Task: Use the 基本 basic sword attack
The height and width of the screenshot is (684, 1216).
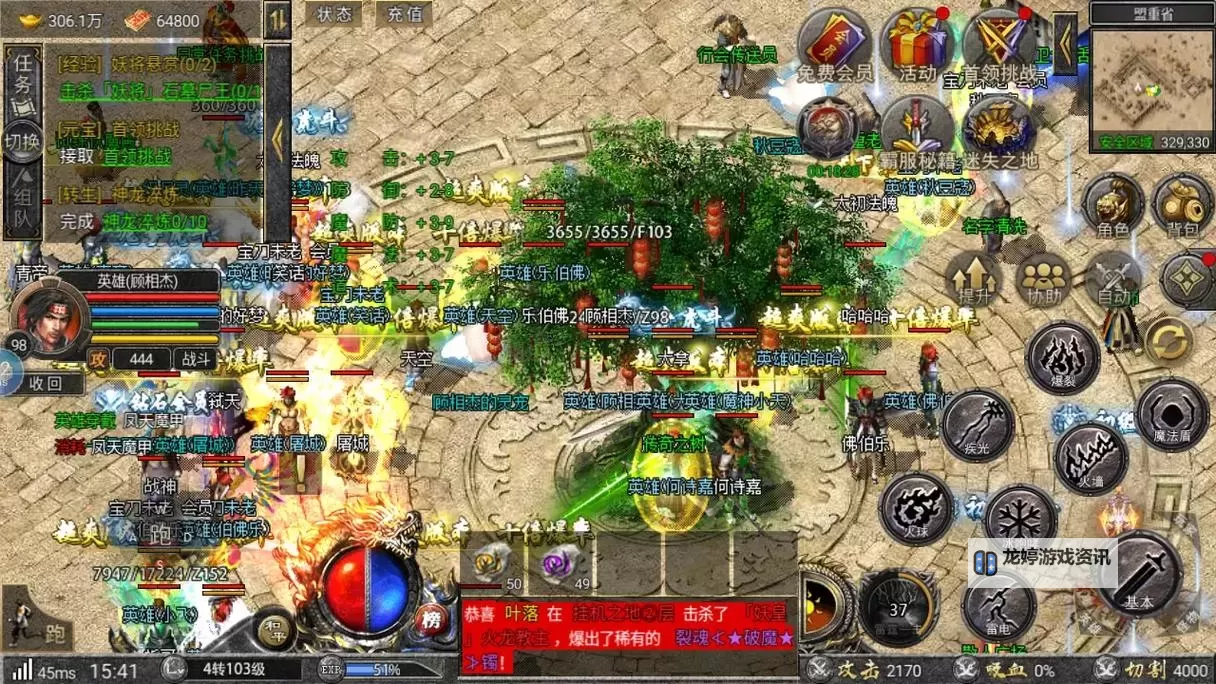Action: [1140, 574]
